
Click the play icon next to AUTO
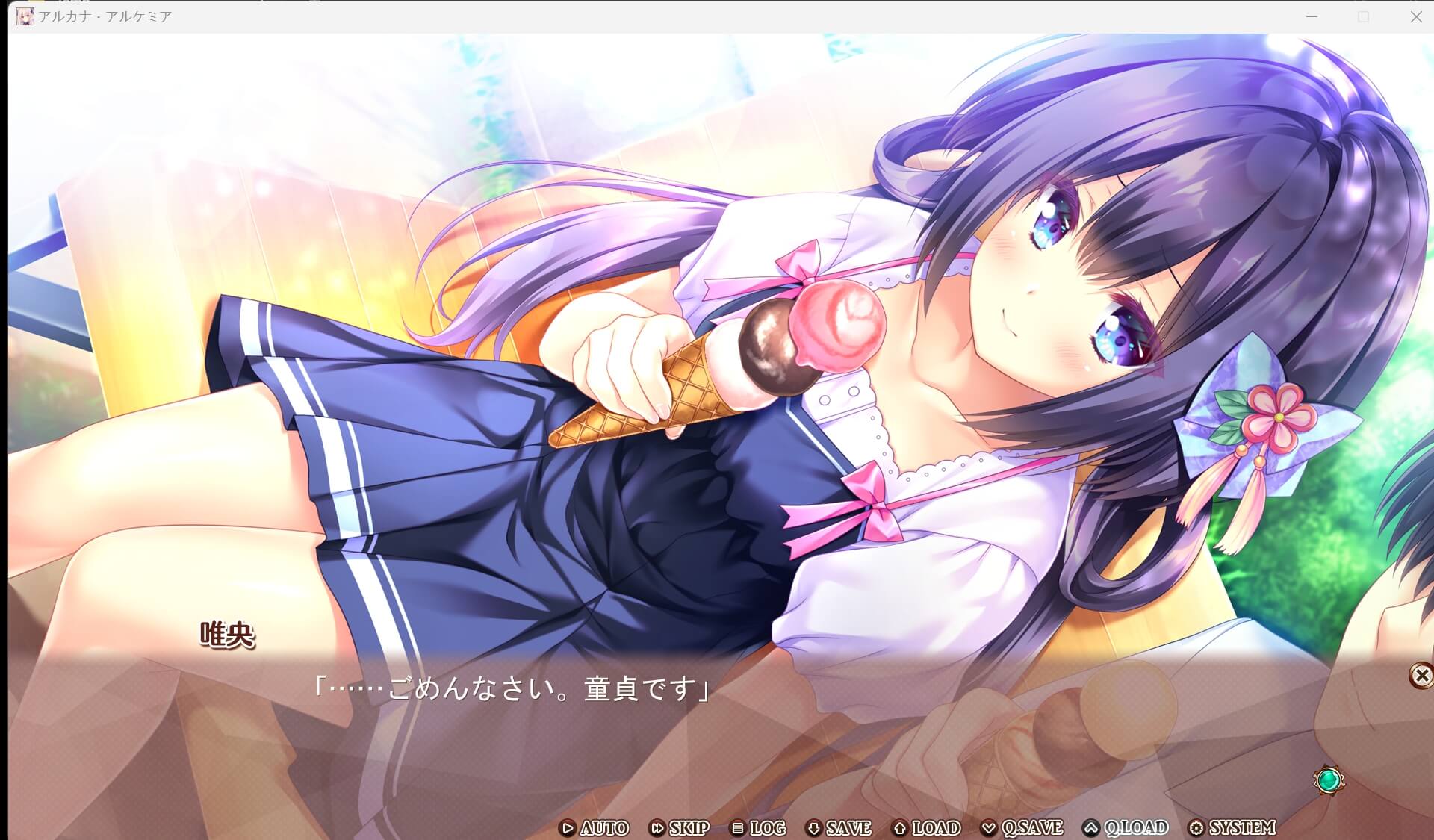568,828
